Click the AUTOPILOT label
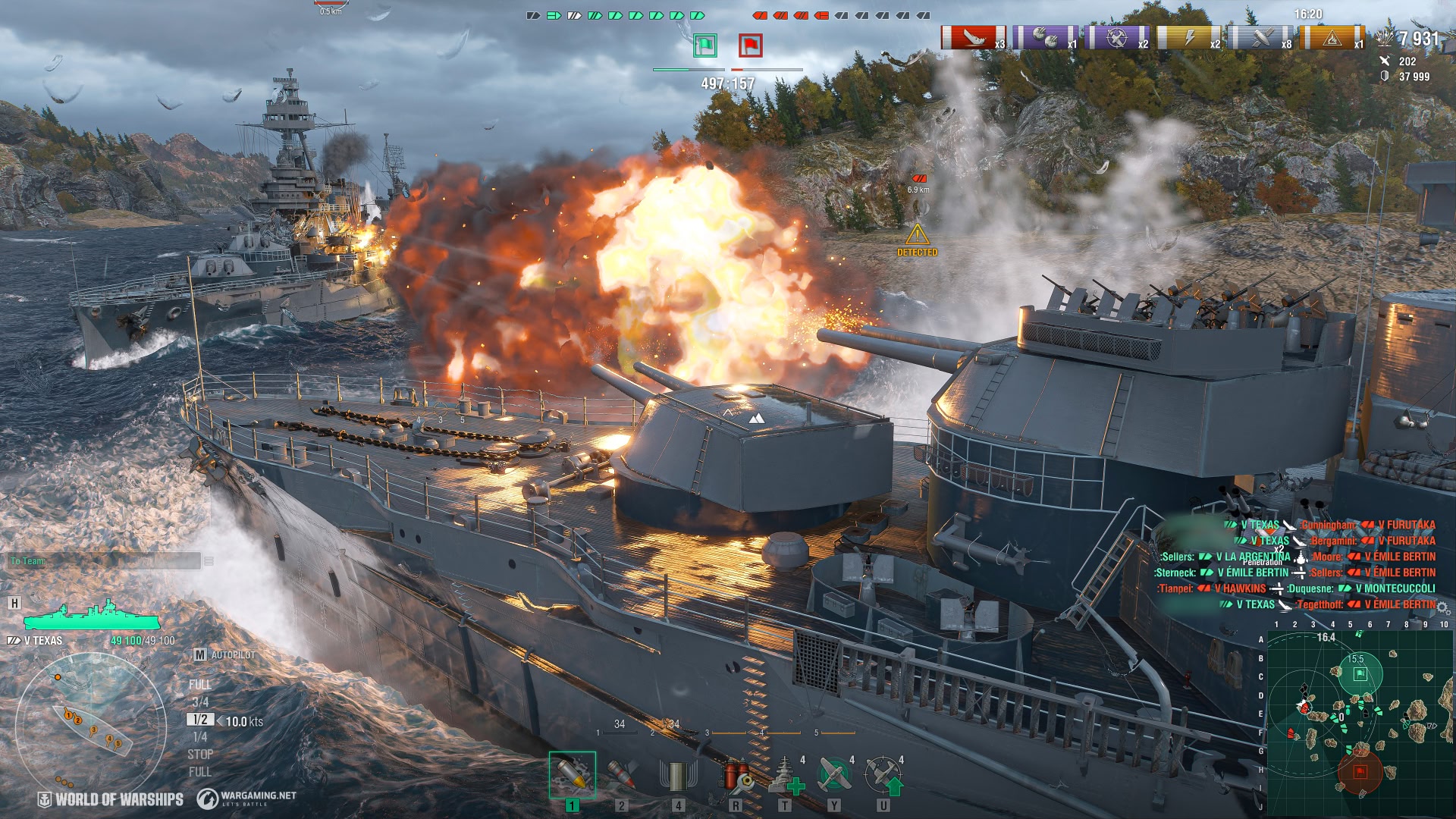The height and width of the screenshot is (819, 1456). [x=233, y=654]
